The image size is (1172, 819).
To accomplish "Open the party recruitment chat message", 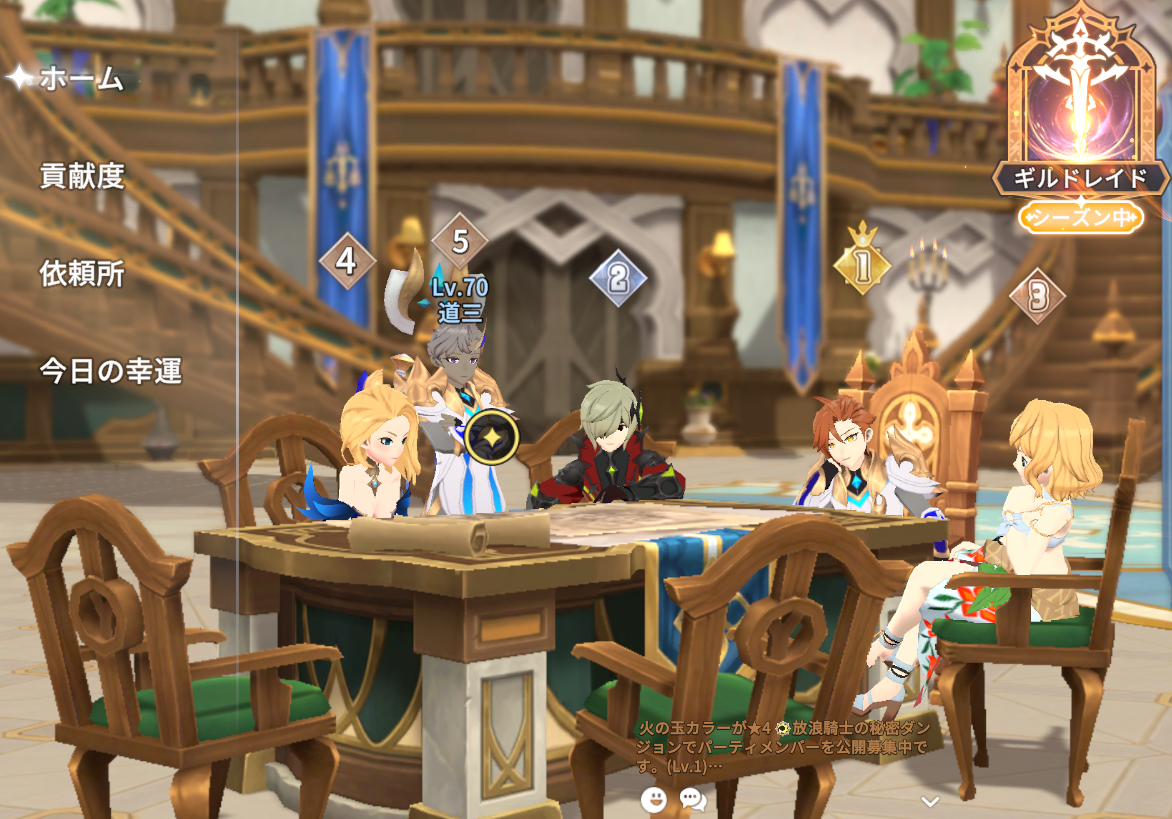I will coord(783,747).
